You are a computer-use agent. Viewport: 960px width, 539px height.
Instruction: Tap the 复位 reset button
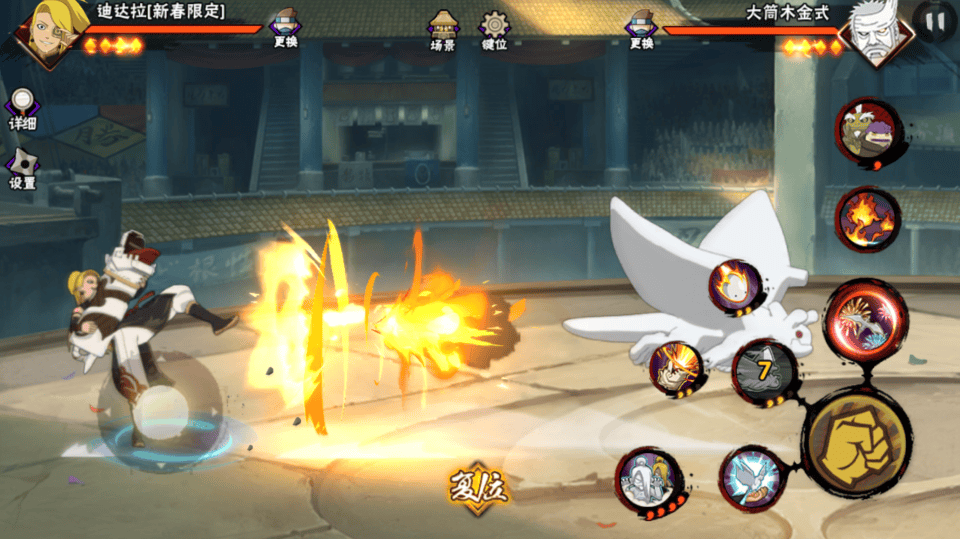479,489
